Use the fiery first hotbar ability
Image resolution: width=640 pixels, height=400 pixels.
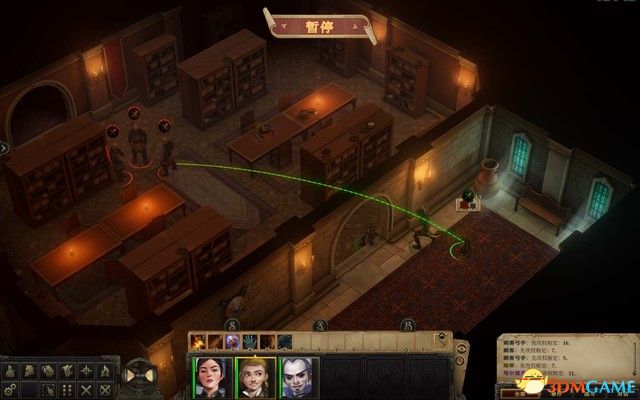point(196,341)
